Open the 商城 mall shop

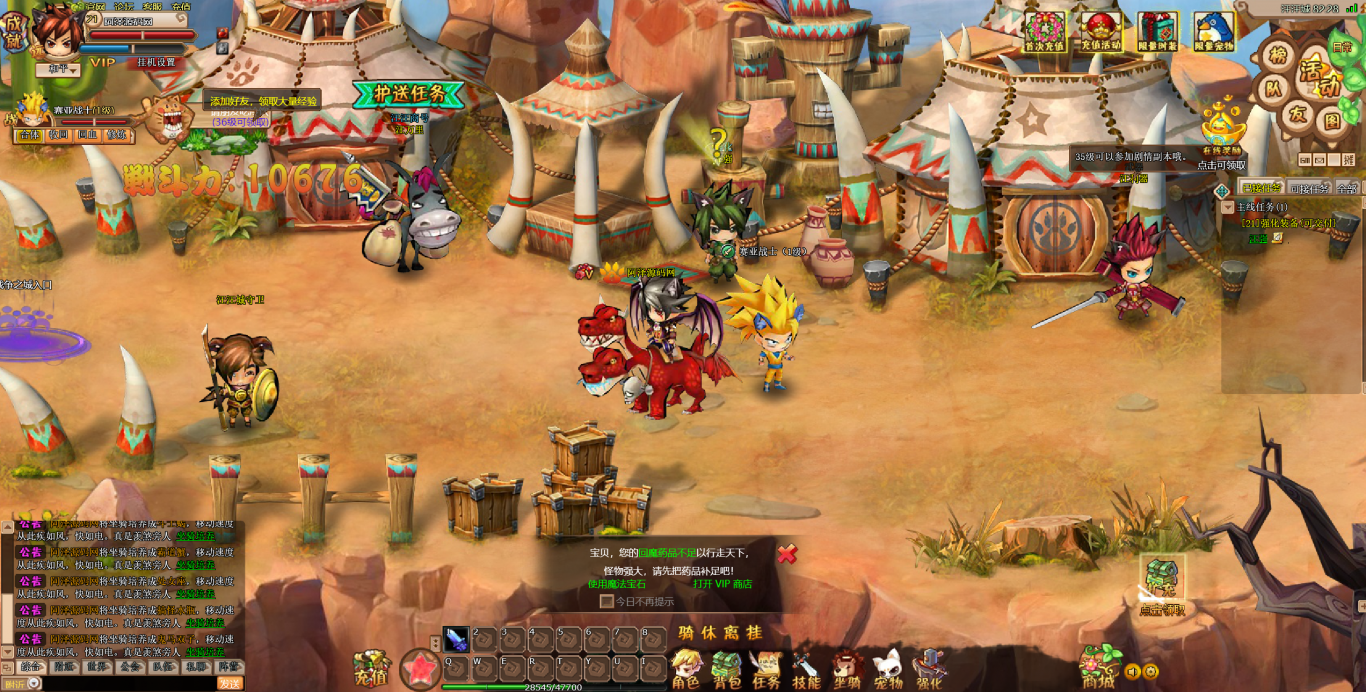coord(1098,665)
